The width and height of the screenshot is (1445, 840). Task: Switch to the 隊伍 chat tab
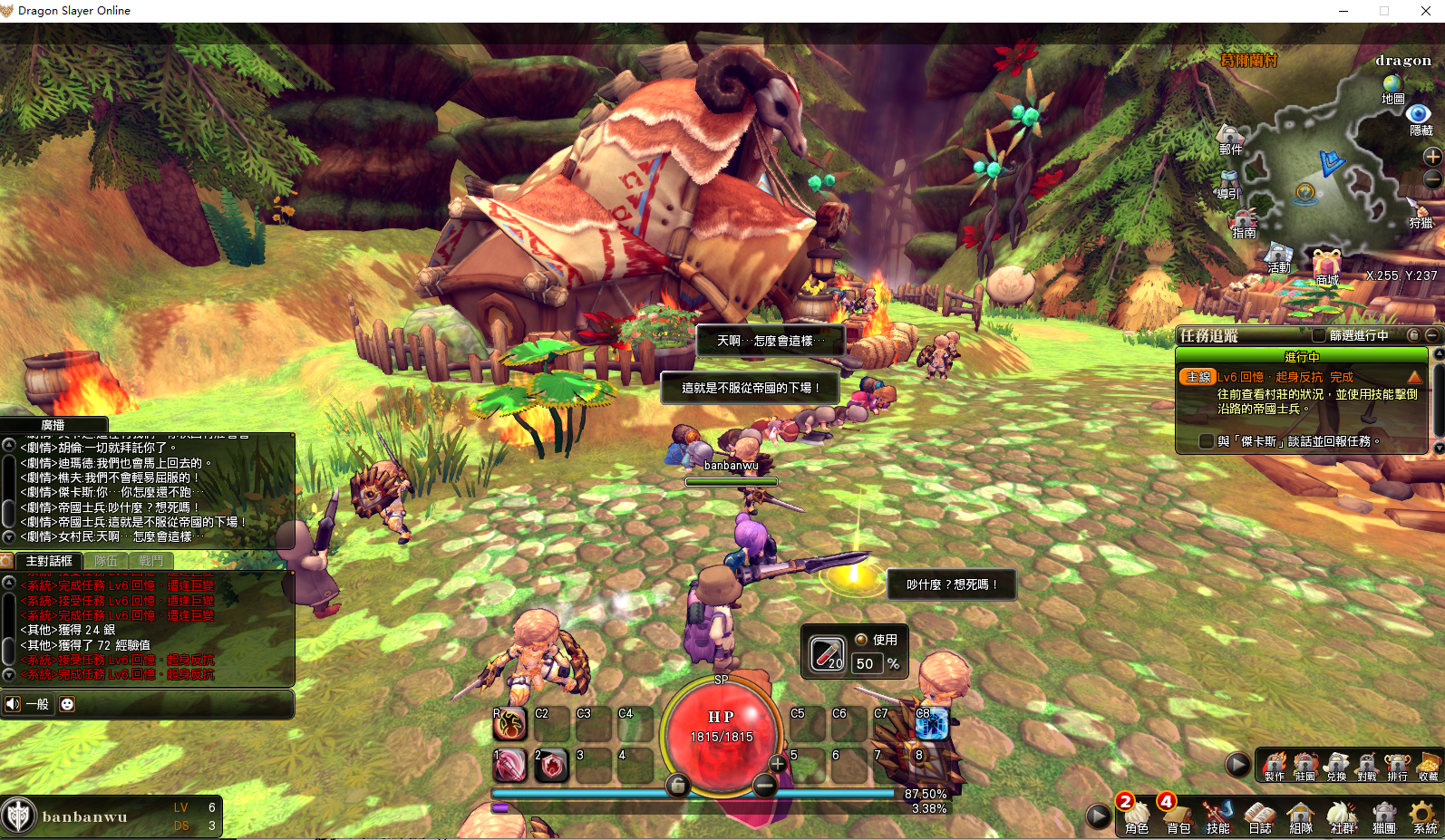coord(106,561)
